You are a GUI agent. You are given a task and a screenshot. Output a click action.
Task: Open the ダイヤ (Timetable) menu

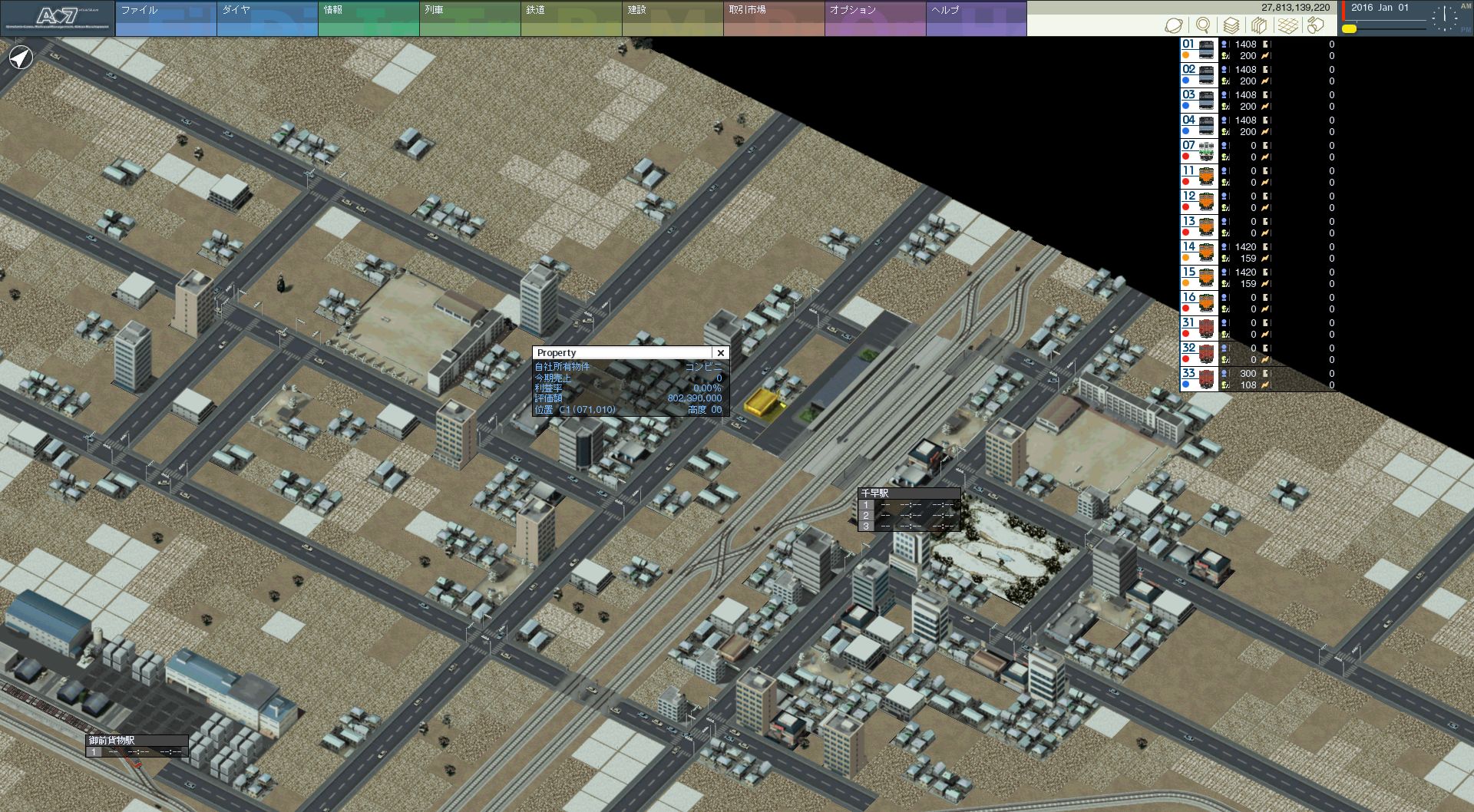(x=266, y=18)
